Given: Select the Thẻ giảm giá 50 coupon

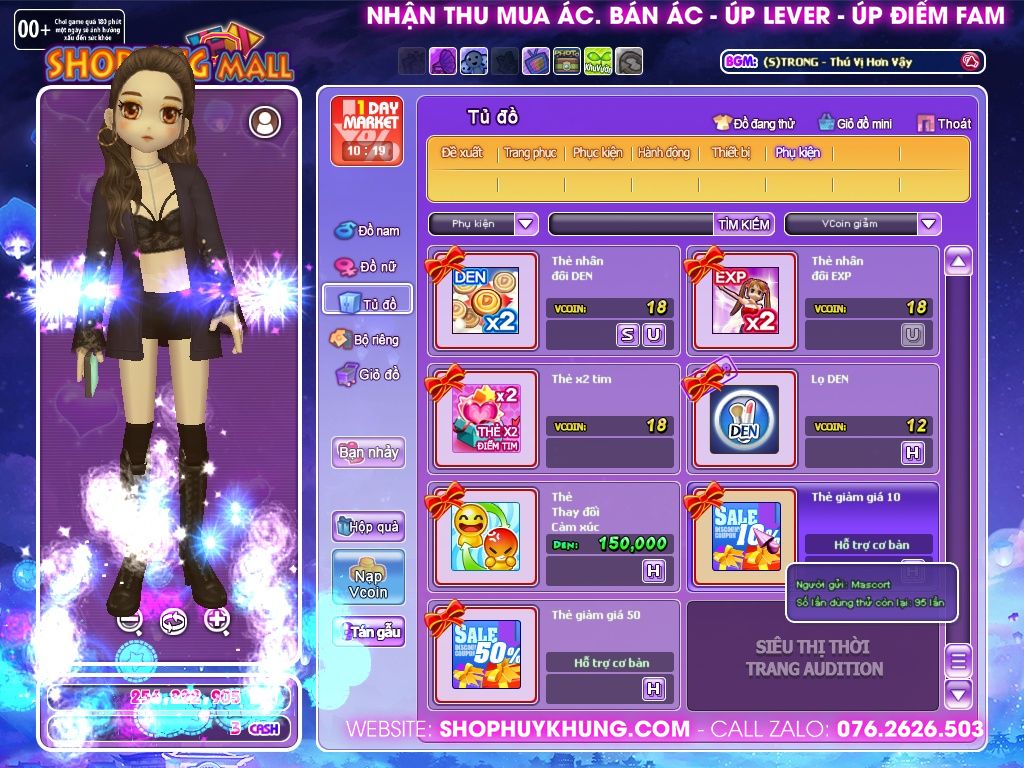Looking at the screenshot, I should (486, 653).
